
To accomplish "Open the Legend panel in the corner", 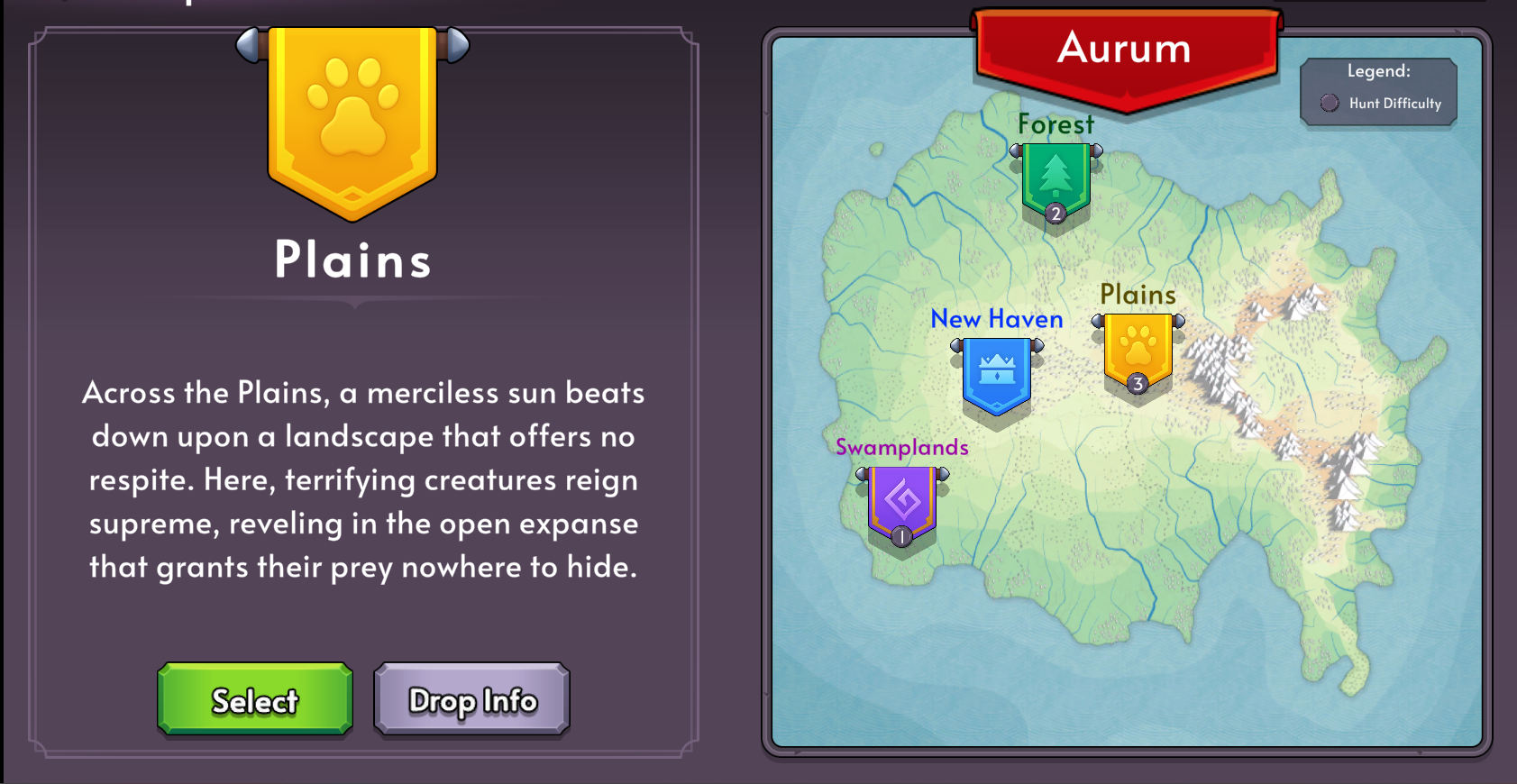I will point(1378,90).
